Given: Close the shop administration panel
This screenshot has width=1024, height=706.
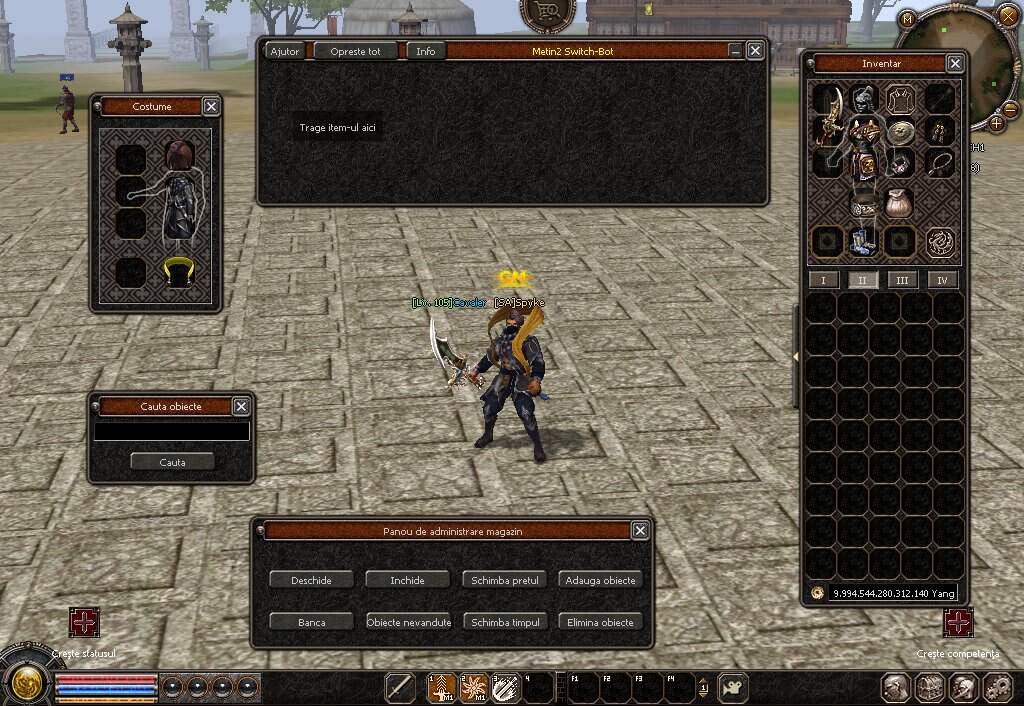Looking at the screenshot, I should click(x=640, y=531).
